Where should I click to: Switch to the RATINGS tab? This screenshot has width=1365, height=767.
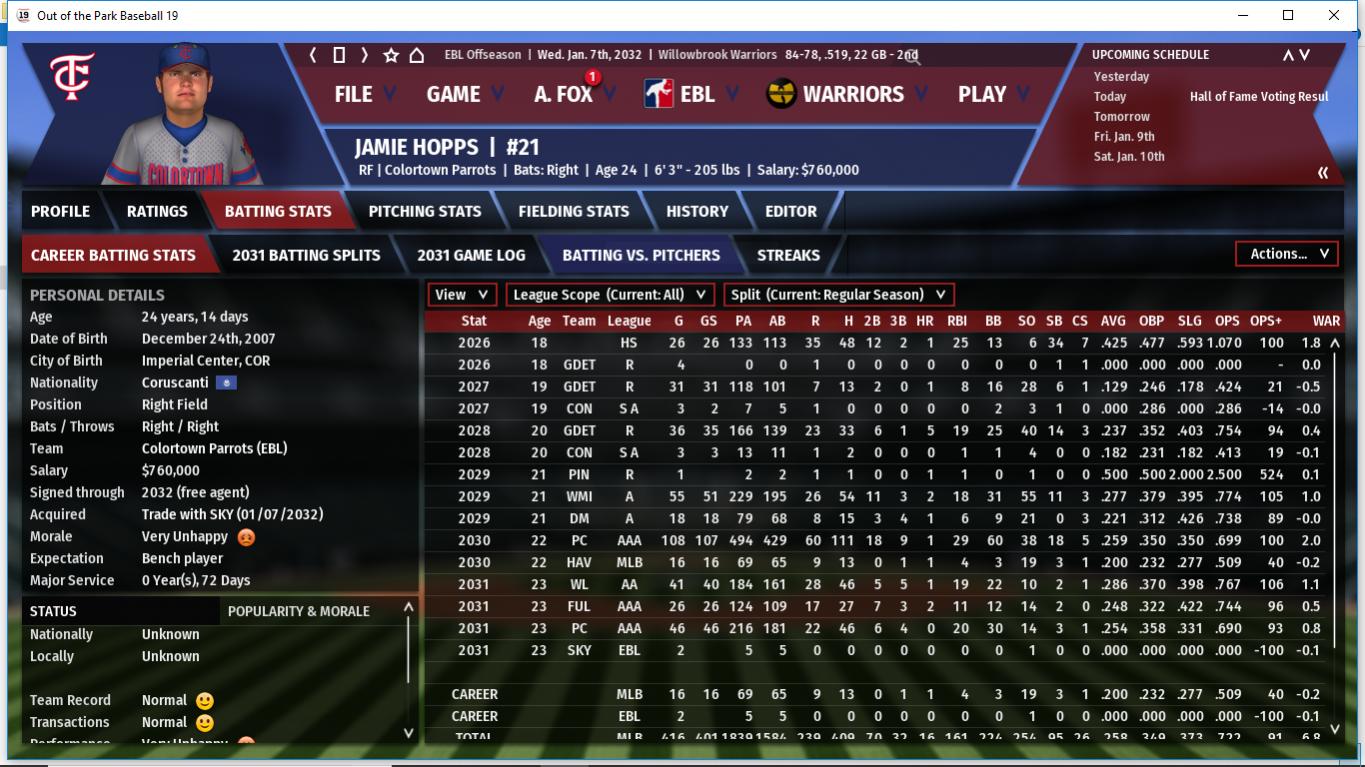click(157, 211)
